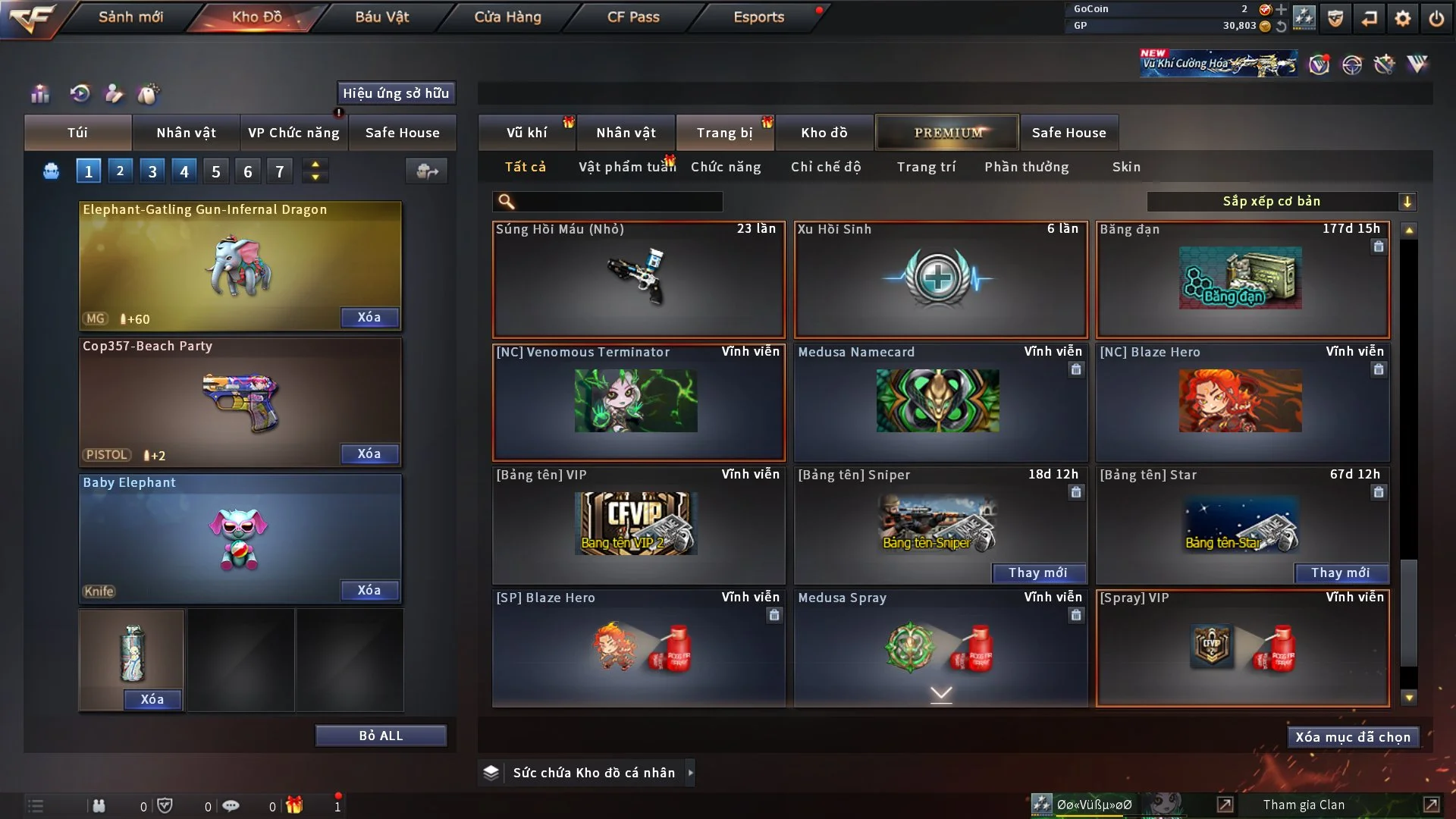Switch to the VP Chức năng tab
Image resolution: width=1456 pixels, height=819 pixels.
pyautogui.click(x=293, y=133)
